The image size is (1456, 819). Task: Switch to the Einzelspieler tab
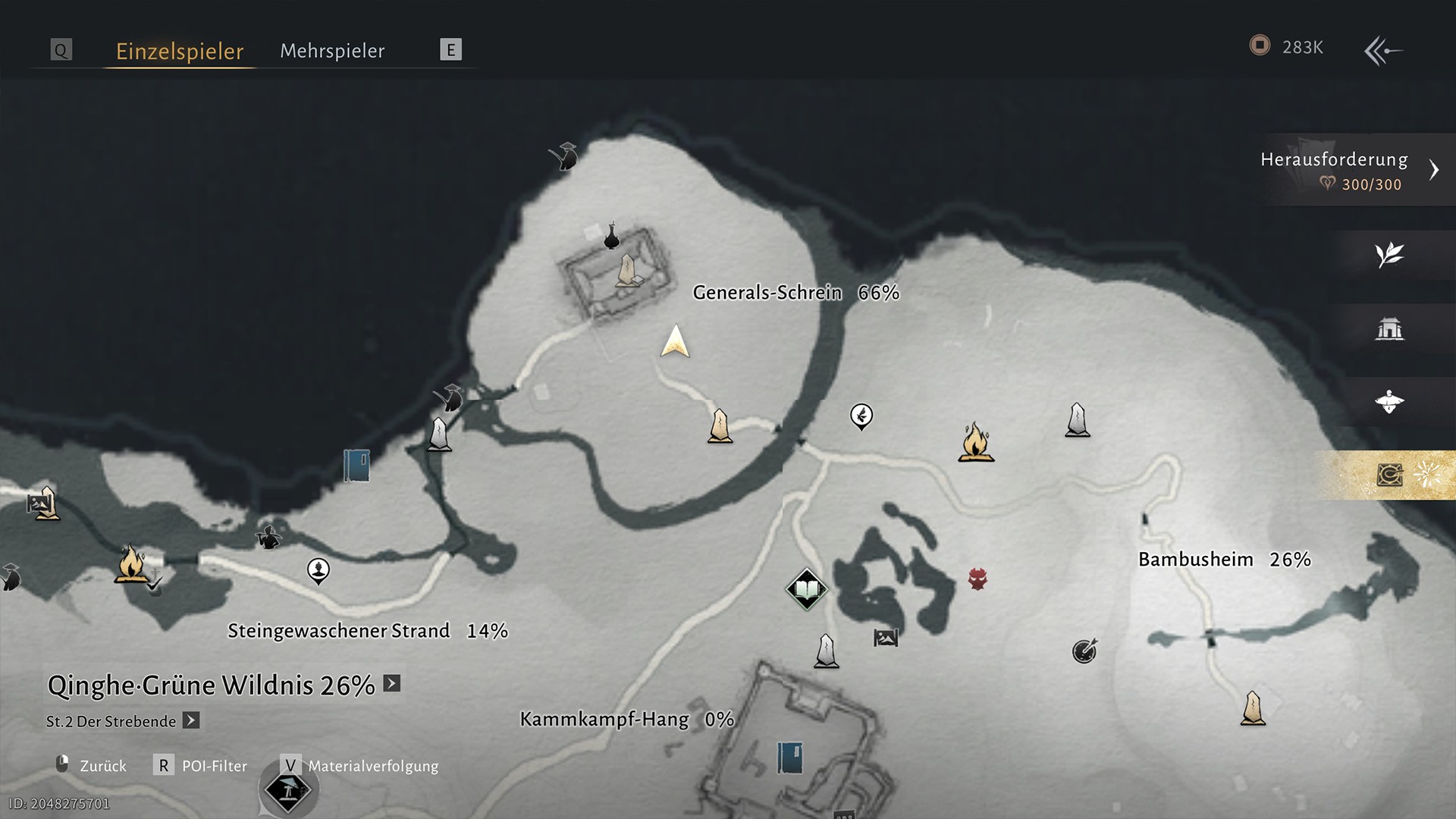180,51
